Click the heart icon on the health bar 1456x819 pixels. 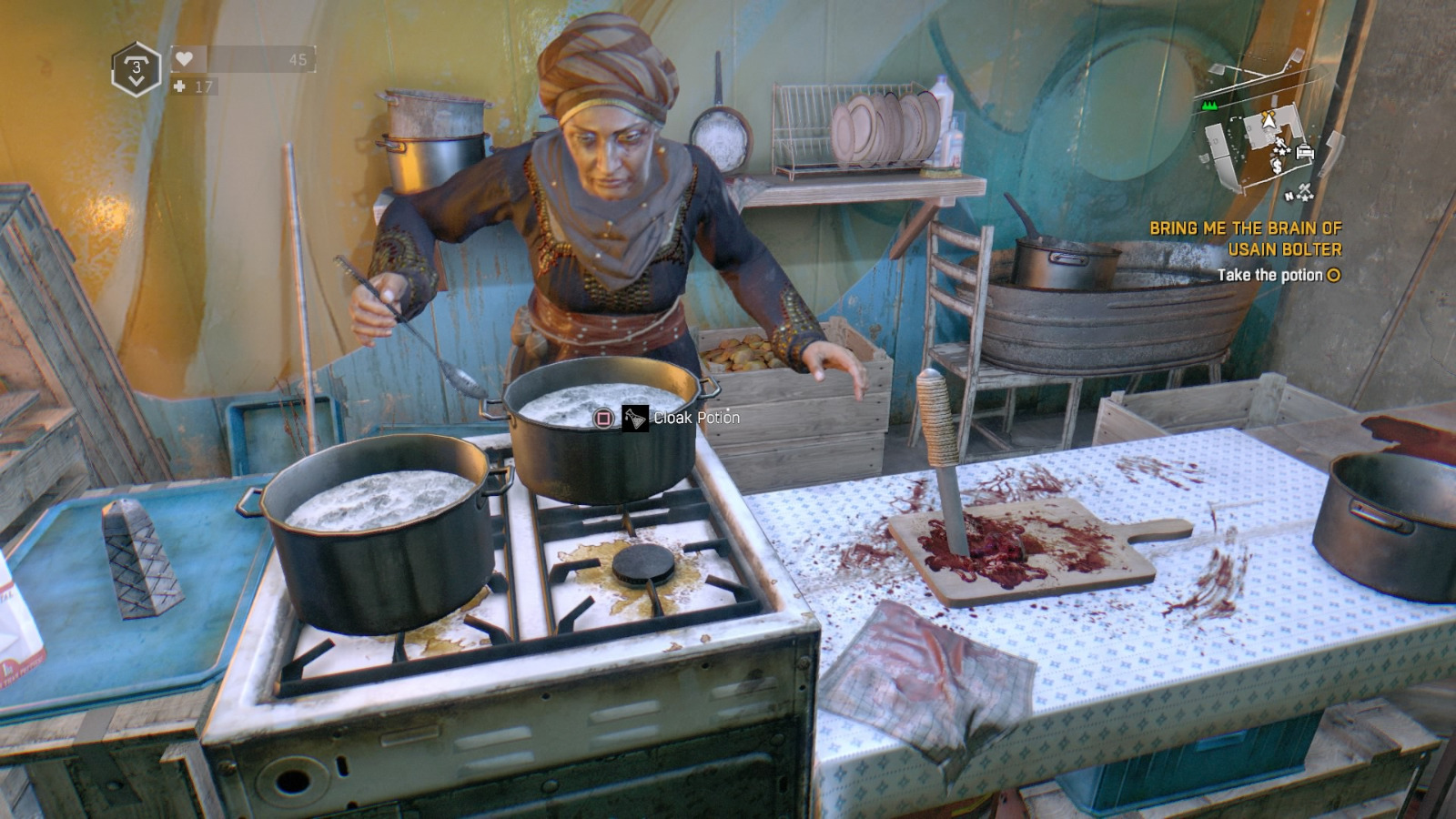[x=185, y=57]
